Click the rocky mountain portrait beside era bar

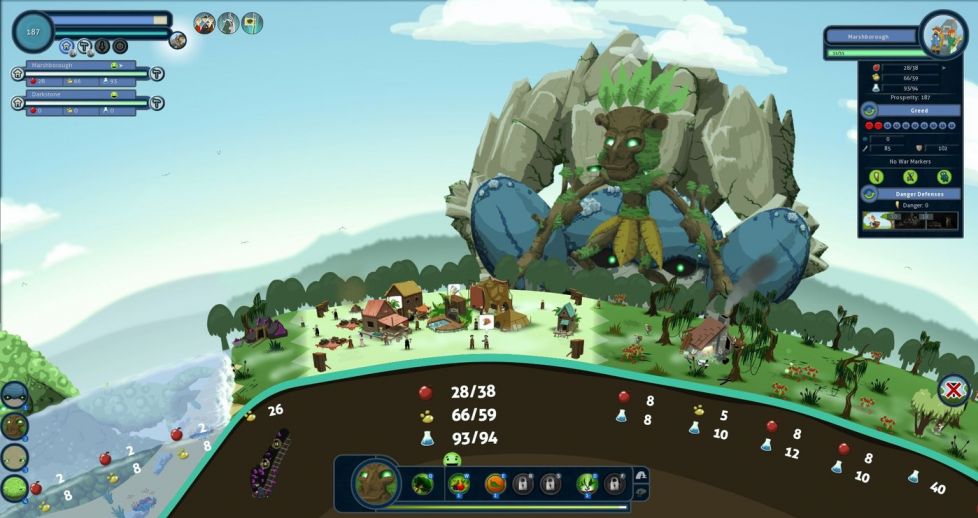pyautogui.click(x=178, y=40)
